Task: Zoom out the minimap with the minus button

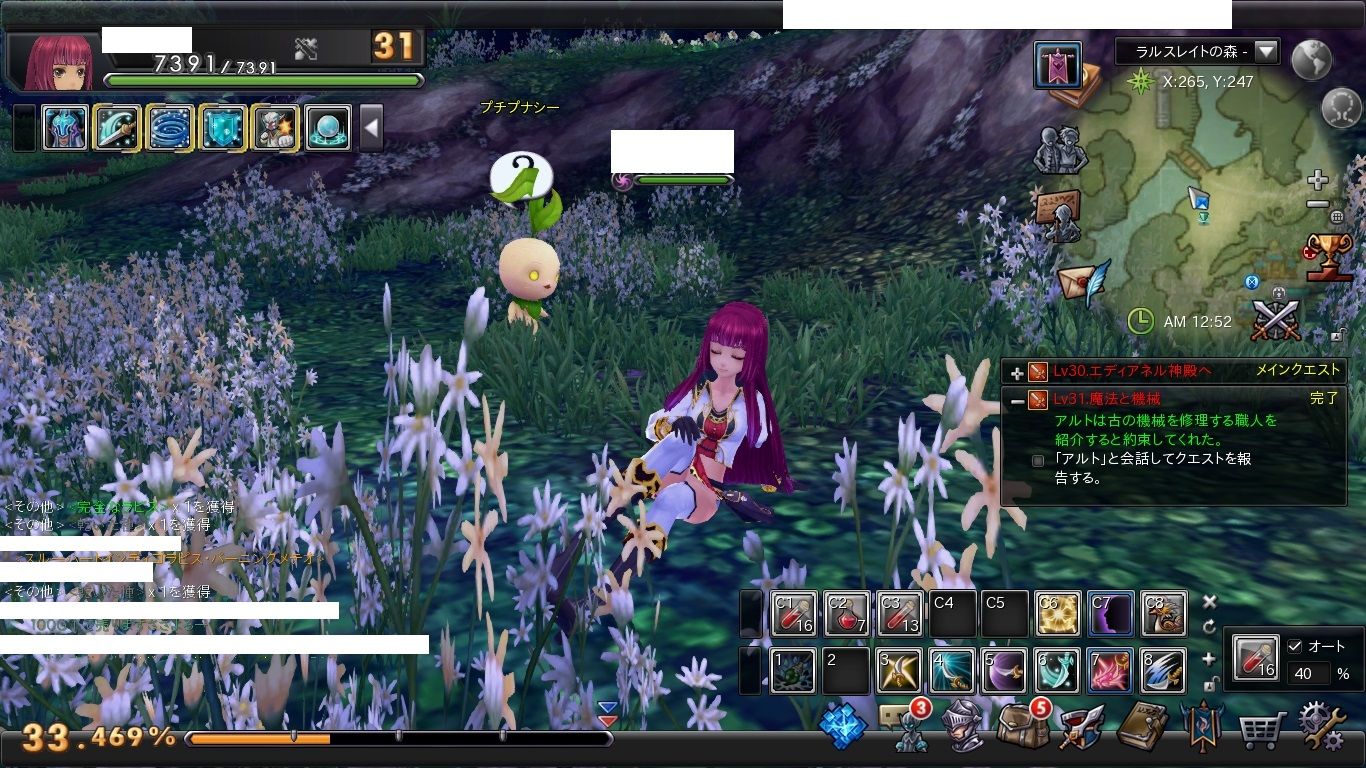Action: (1318, 204)
